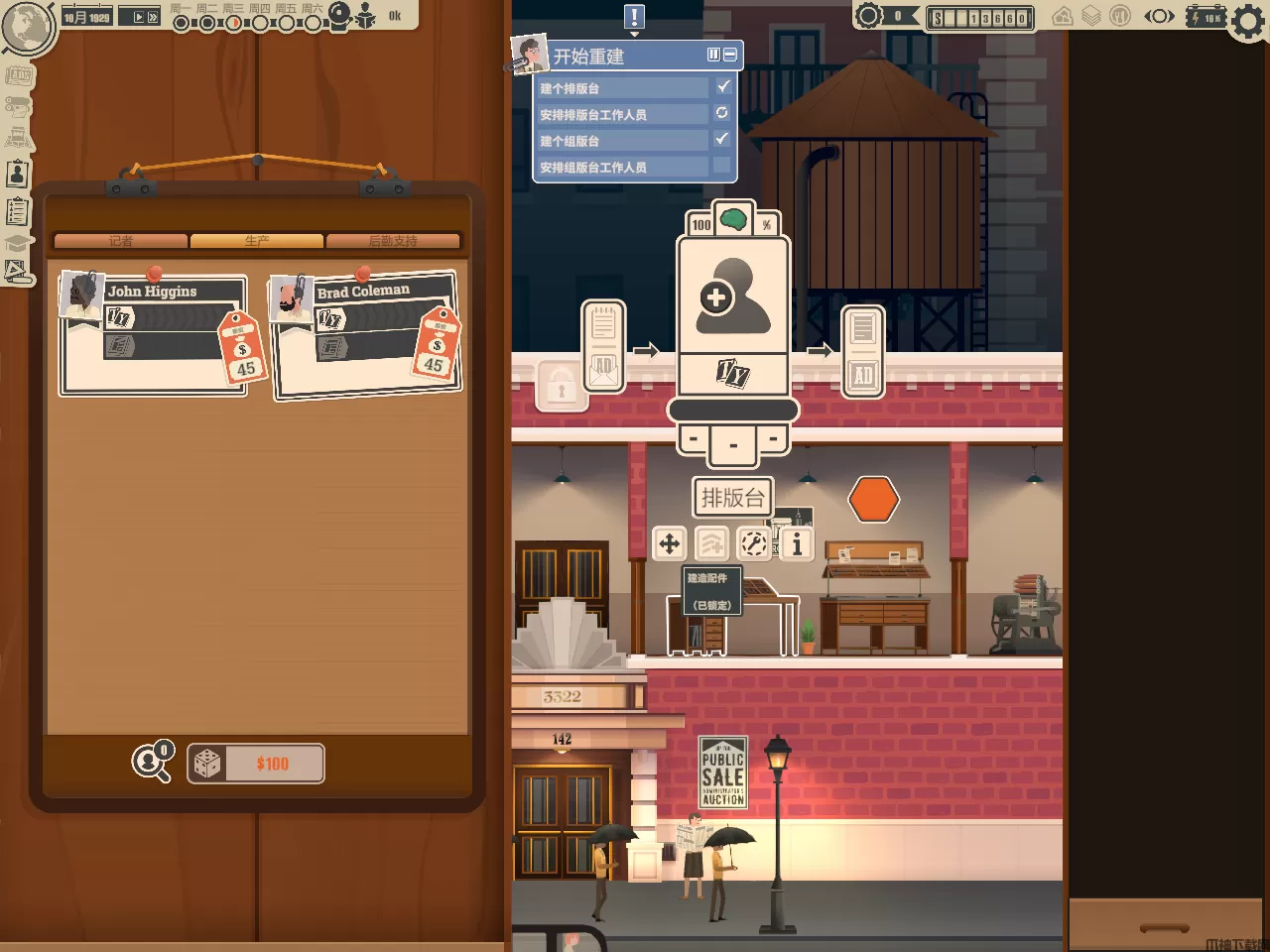
Task: Click the exclamation notification marker
Action: [x=634, y=17]
